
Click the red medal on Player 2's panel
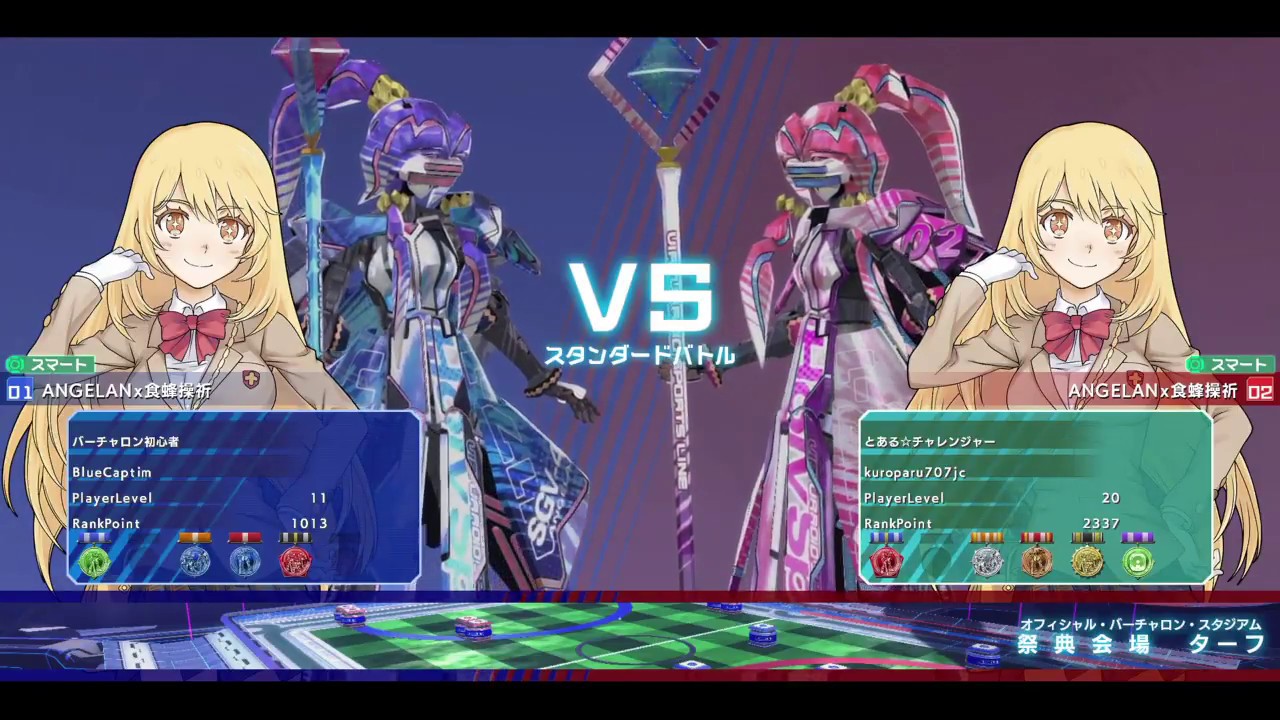(886, 562)
